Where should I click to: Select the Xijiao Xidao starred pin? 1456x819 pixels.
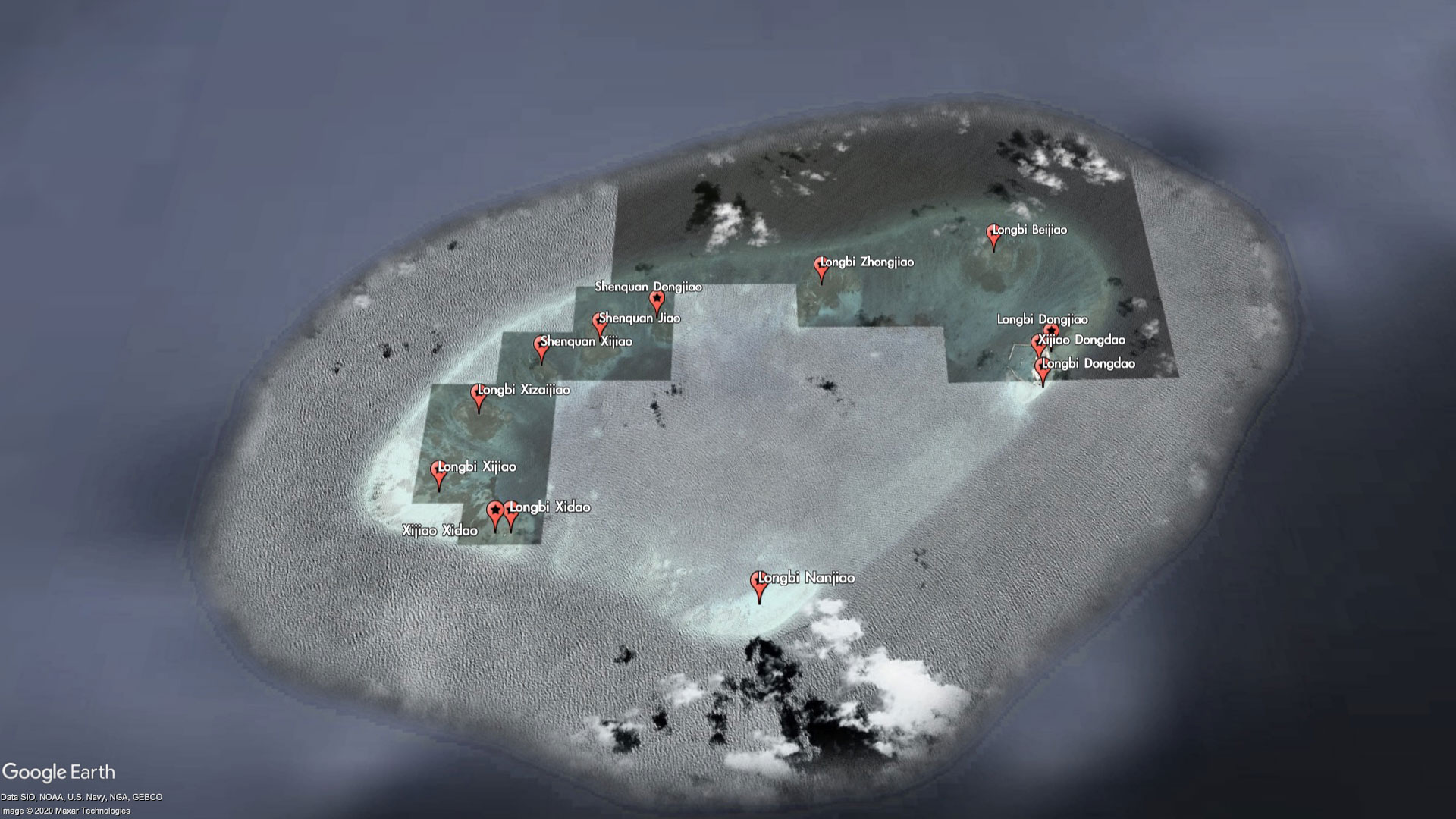pos(495,512)
